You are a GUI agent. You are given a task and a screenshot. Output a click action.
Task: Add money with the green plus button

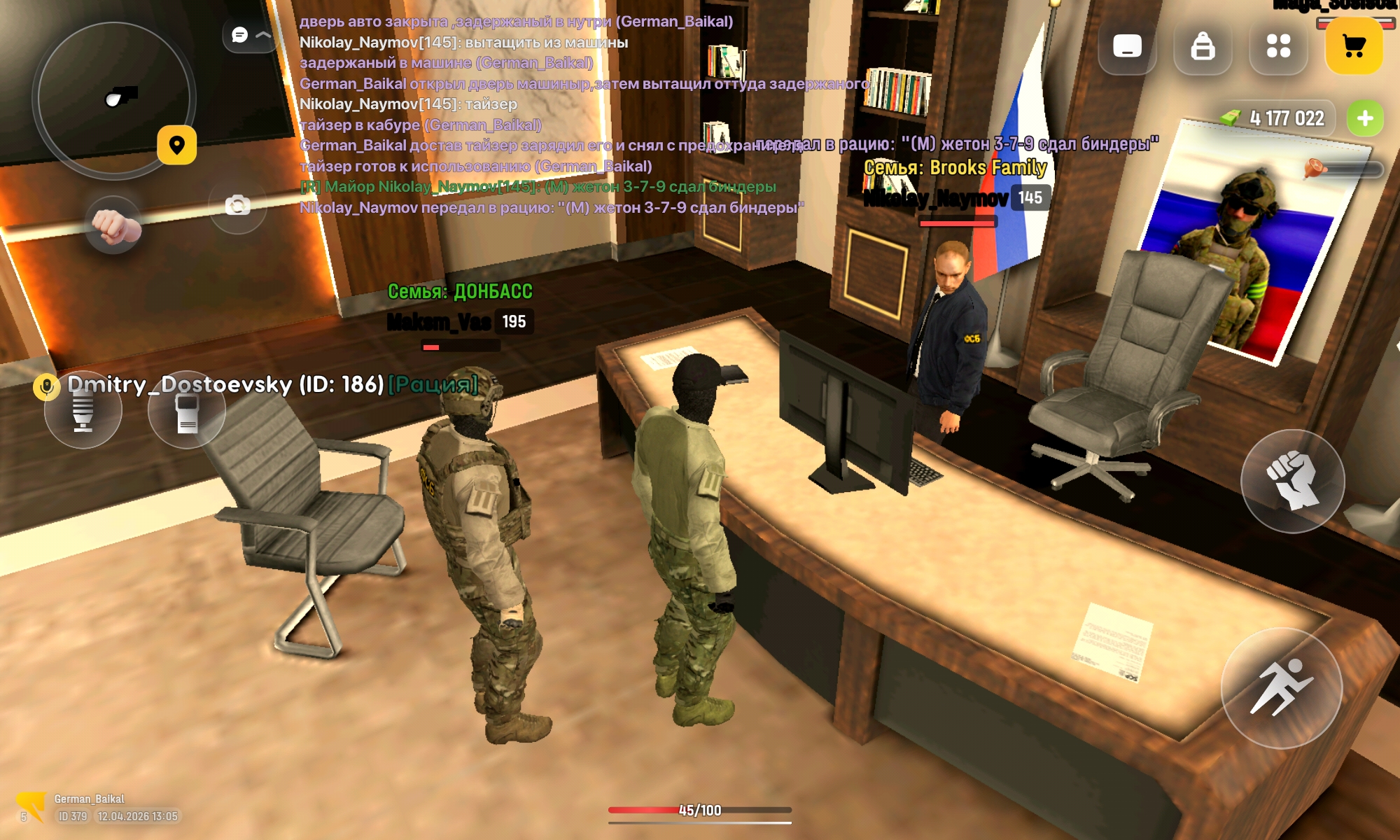[1364, 118]
